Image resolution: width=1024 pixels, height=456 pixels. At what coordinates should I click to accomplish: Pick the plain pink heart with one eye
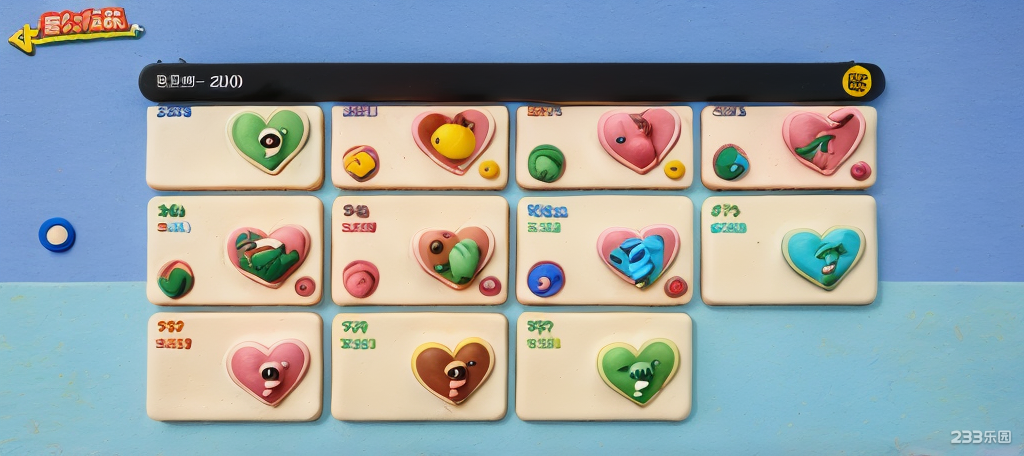coord(235,367)
